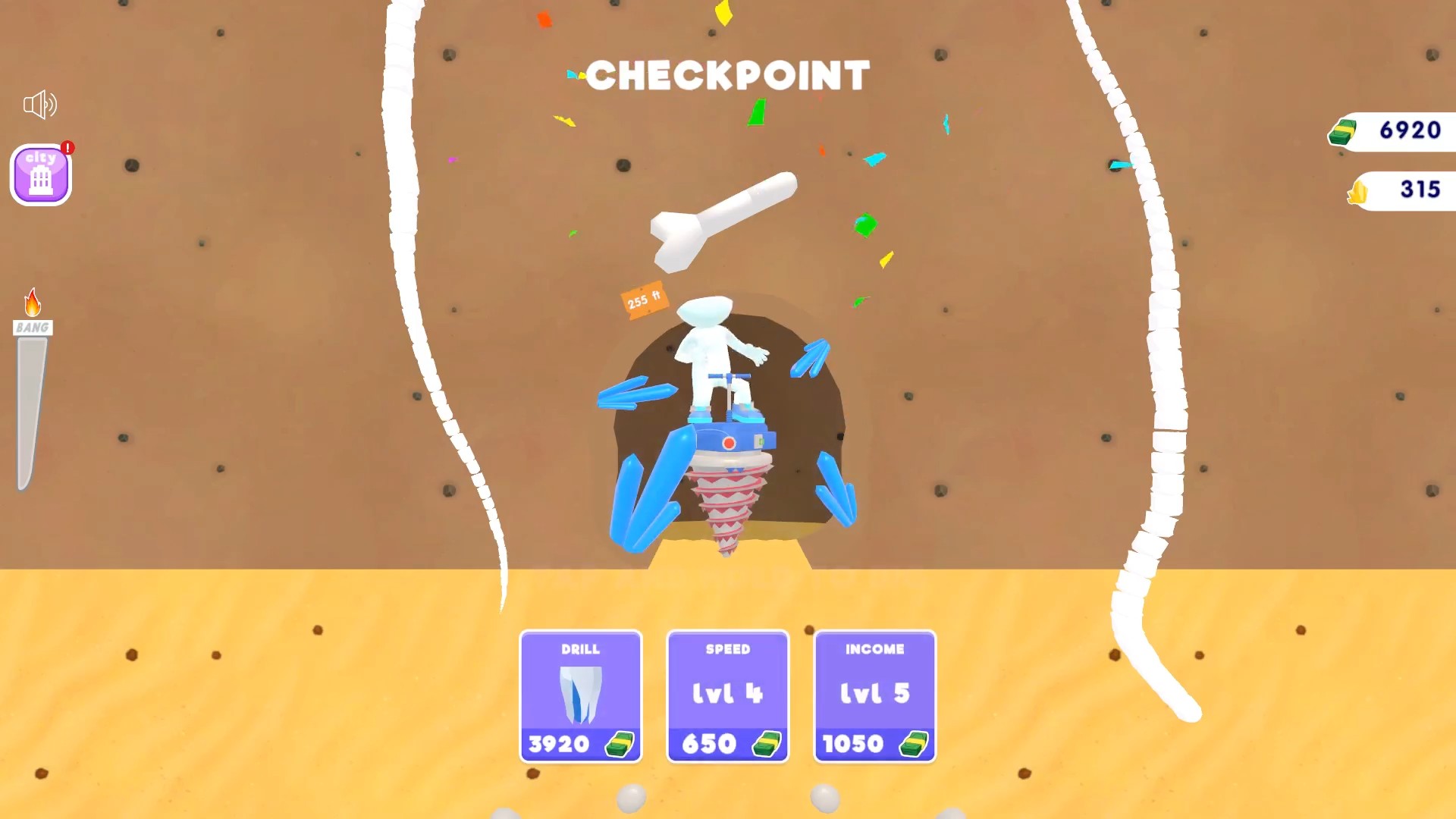Tap the 255 ft checkpoint sign

(x=644, y=302)
